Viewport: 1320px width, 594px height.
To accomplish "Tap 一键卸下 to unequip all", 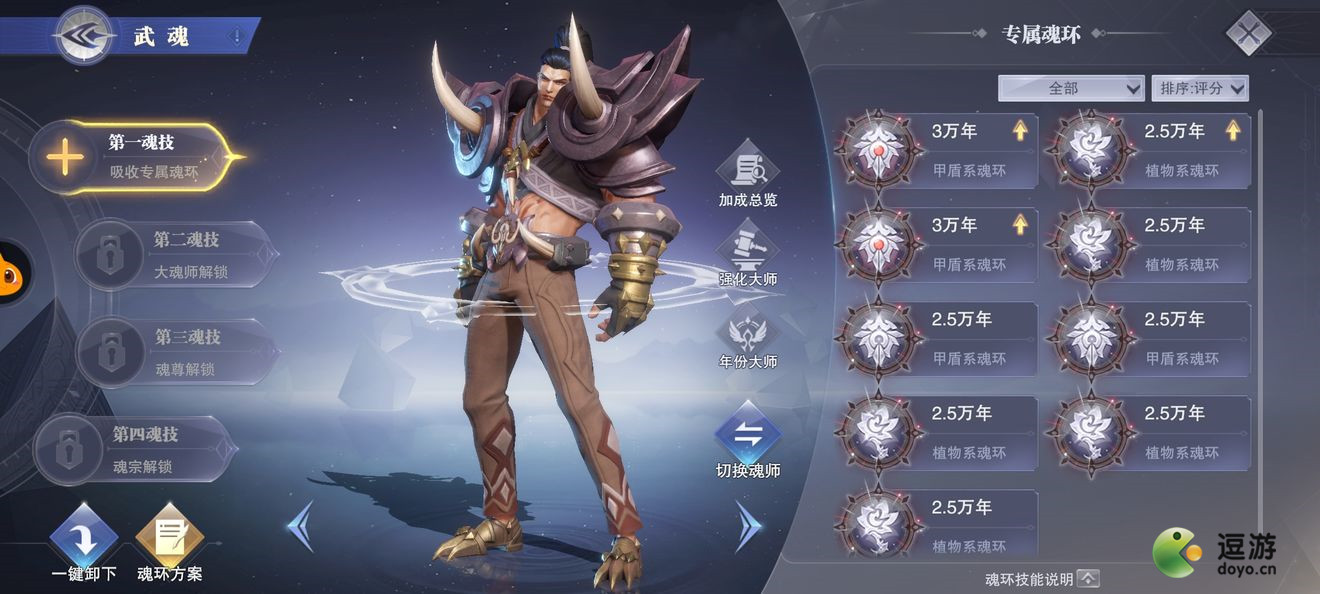I will pos(84,543).
